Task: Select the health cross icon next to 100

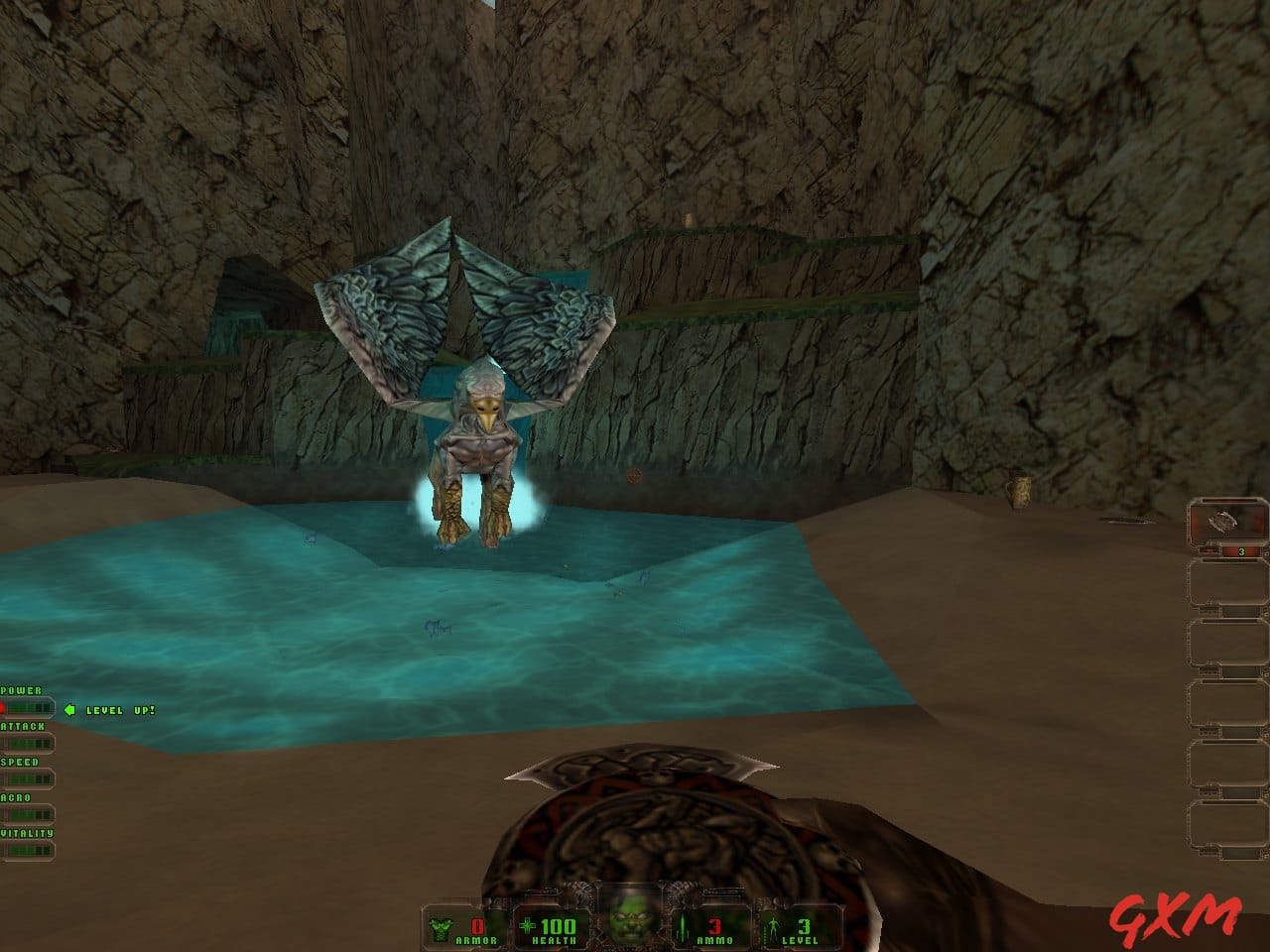Action: point(526,925)
